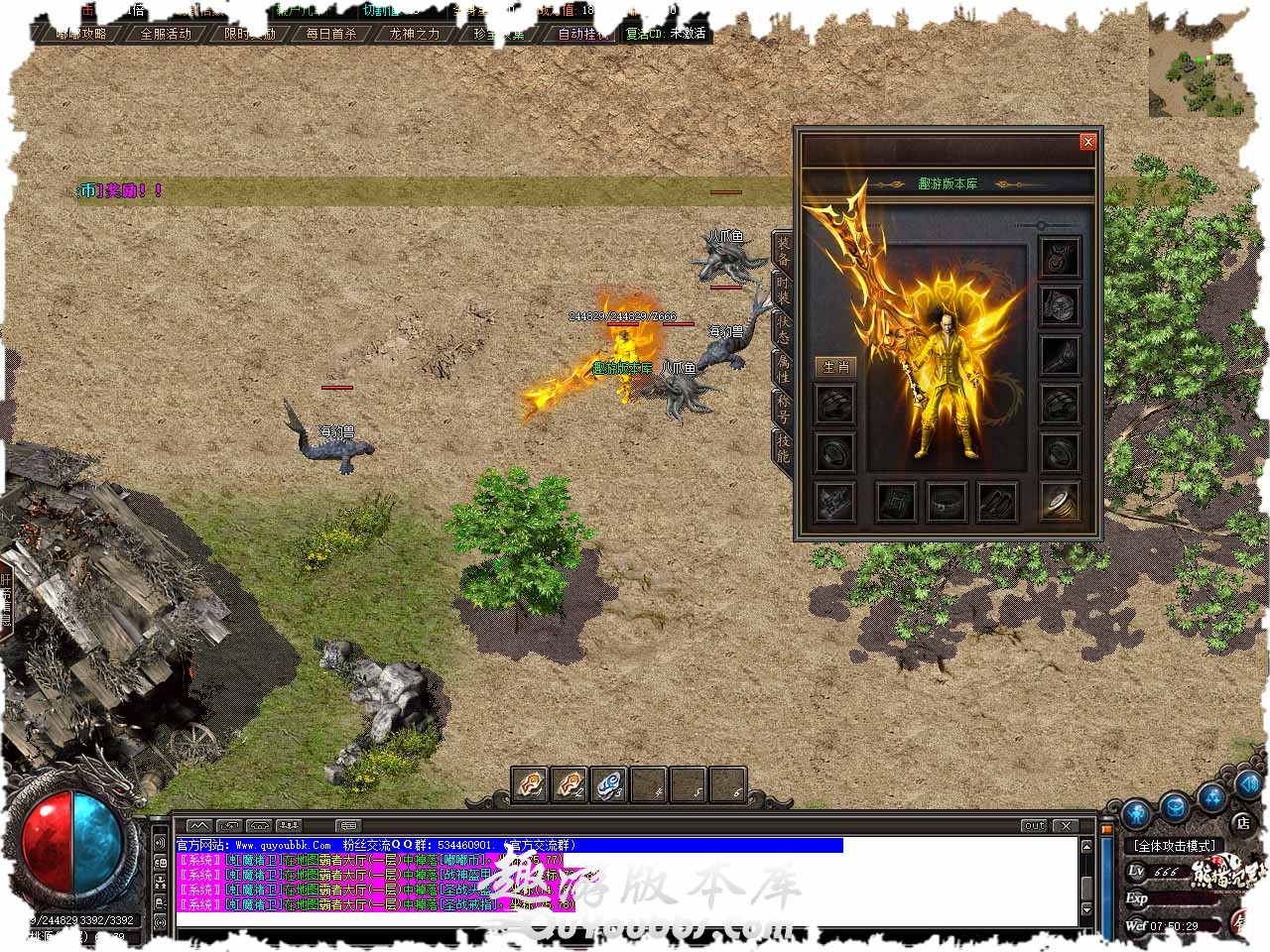Click the 生肖 zodiac button
Screen dimensions: 1270x952
coord(836,366)
